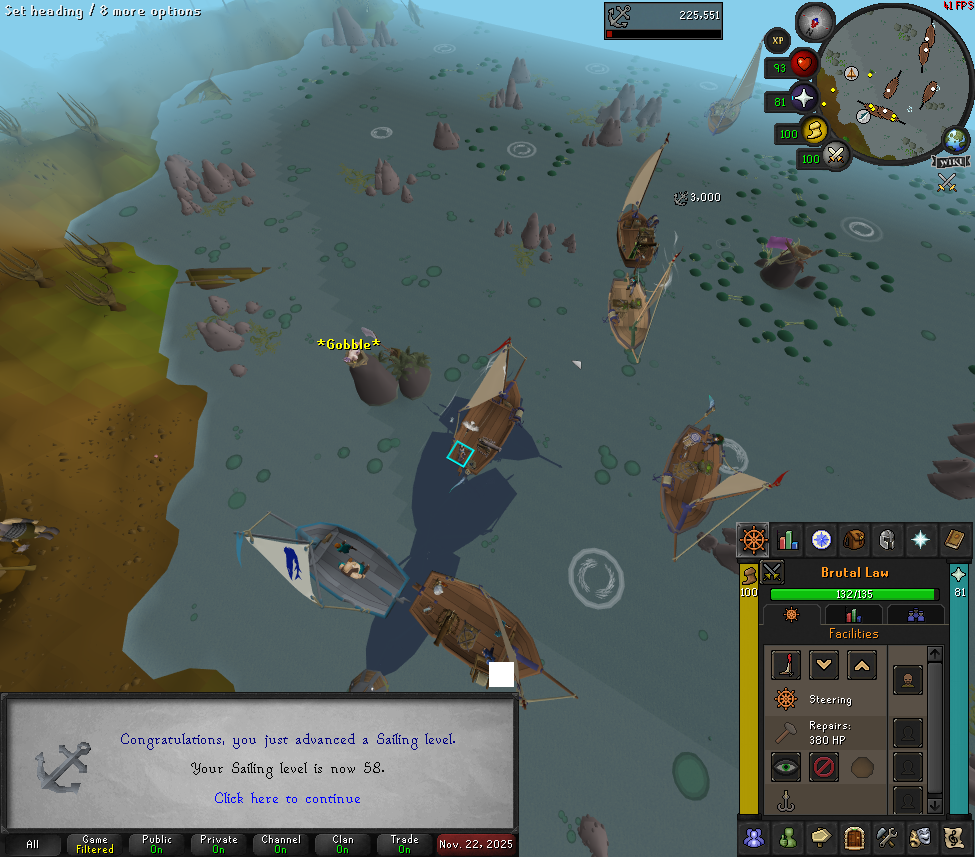Click the green eye button in Facilities
This screenshot has width=975, height=857.
coord(786,768)
